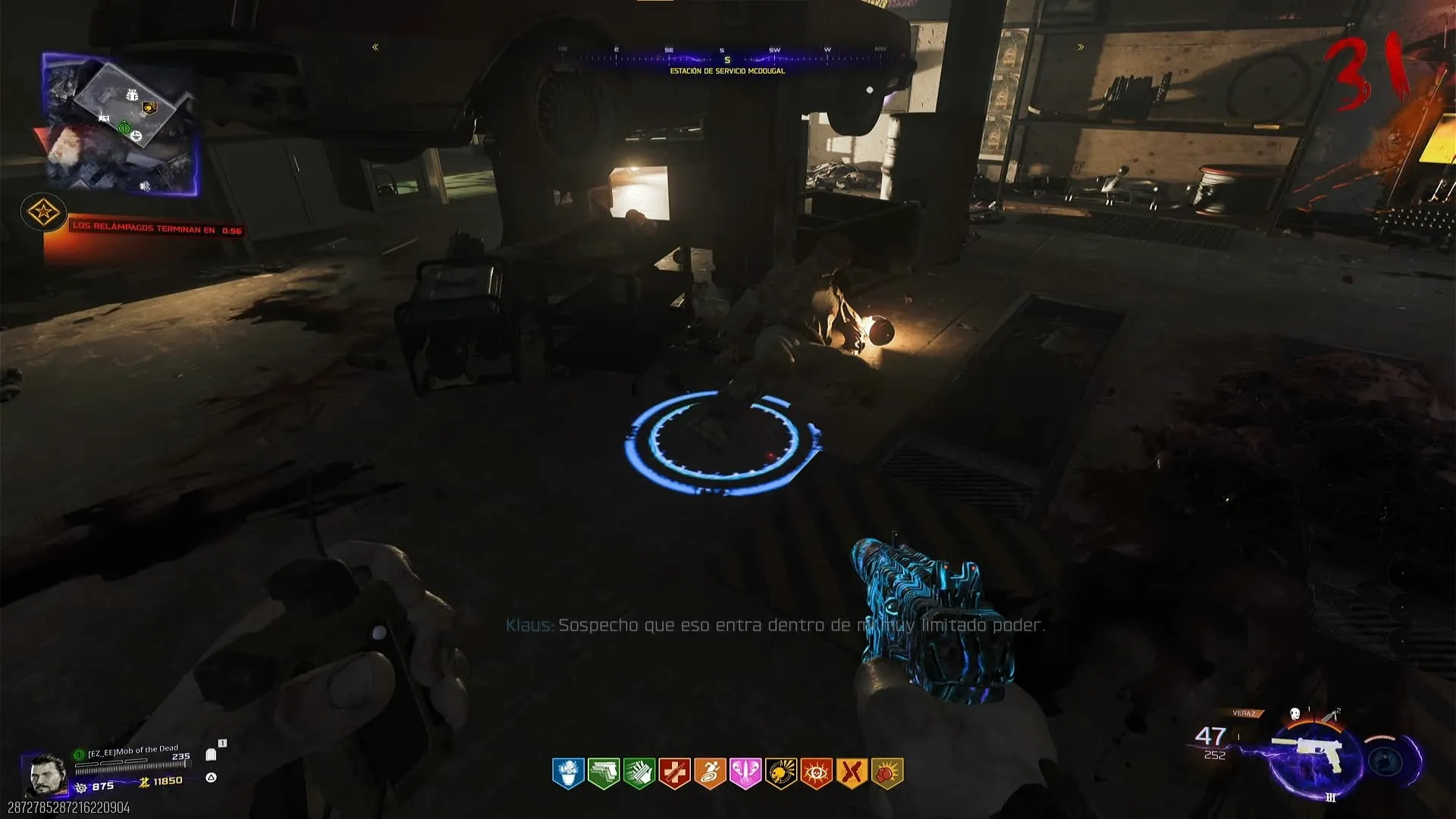The width and height of the screenshot is (1456, 819).
Task: Click the red cross and bullet perk
Action: point(674,773)
